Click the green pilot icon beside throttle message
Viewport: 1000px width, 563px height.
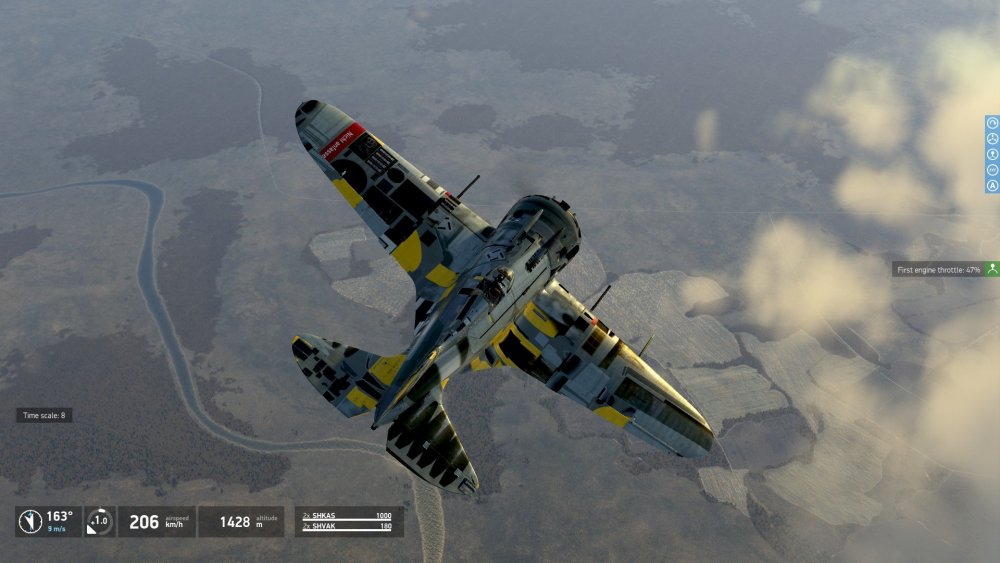(991, 269)
